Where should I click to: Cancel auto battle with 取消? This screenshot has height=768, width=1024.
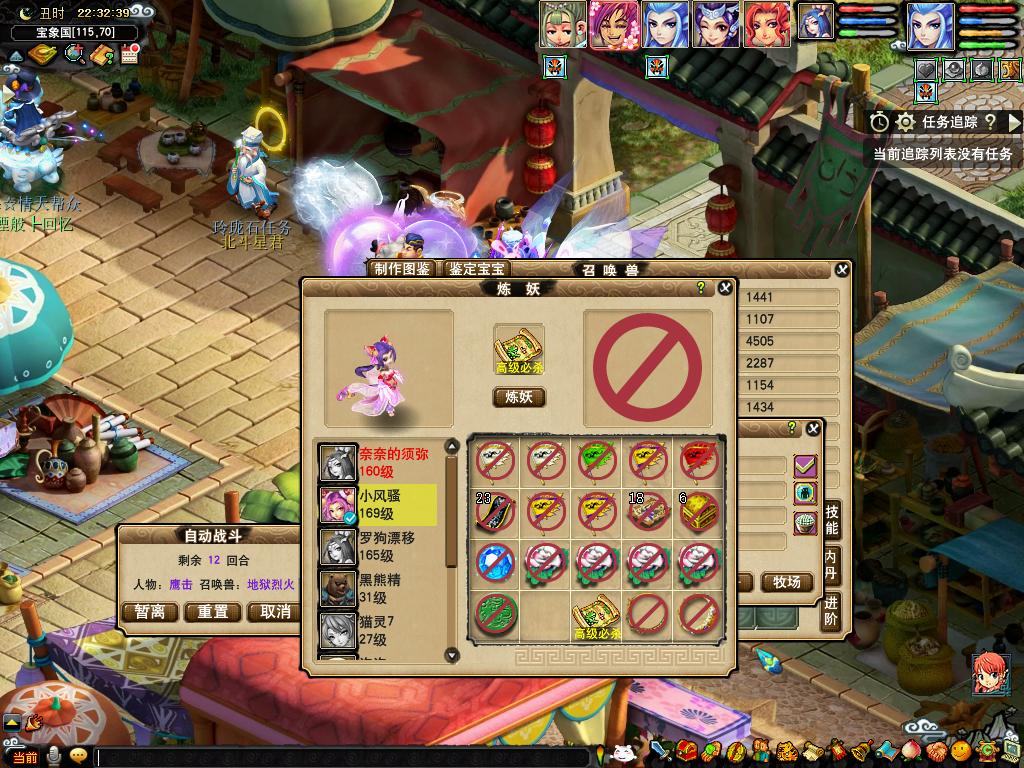tap(275, 612)
